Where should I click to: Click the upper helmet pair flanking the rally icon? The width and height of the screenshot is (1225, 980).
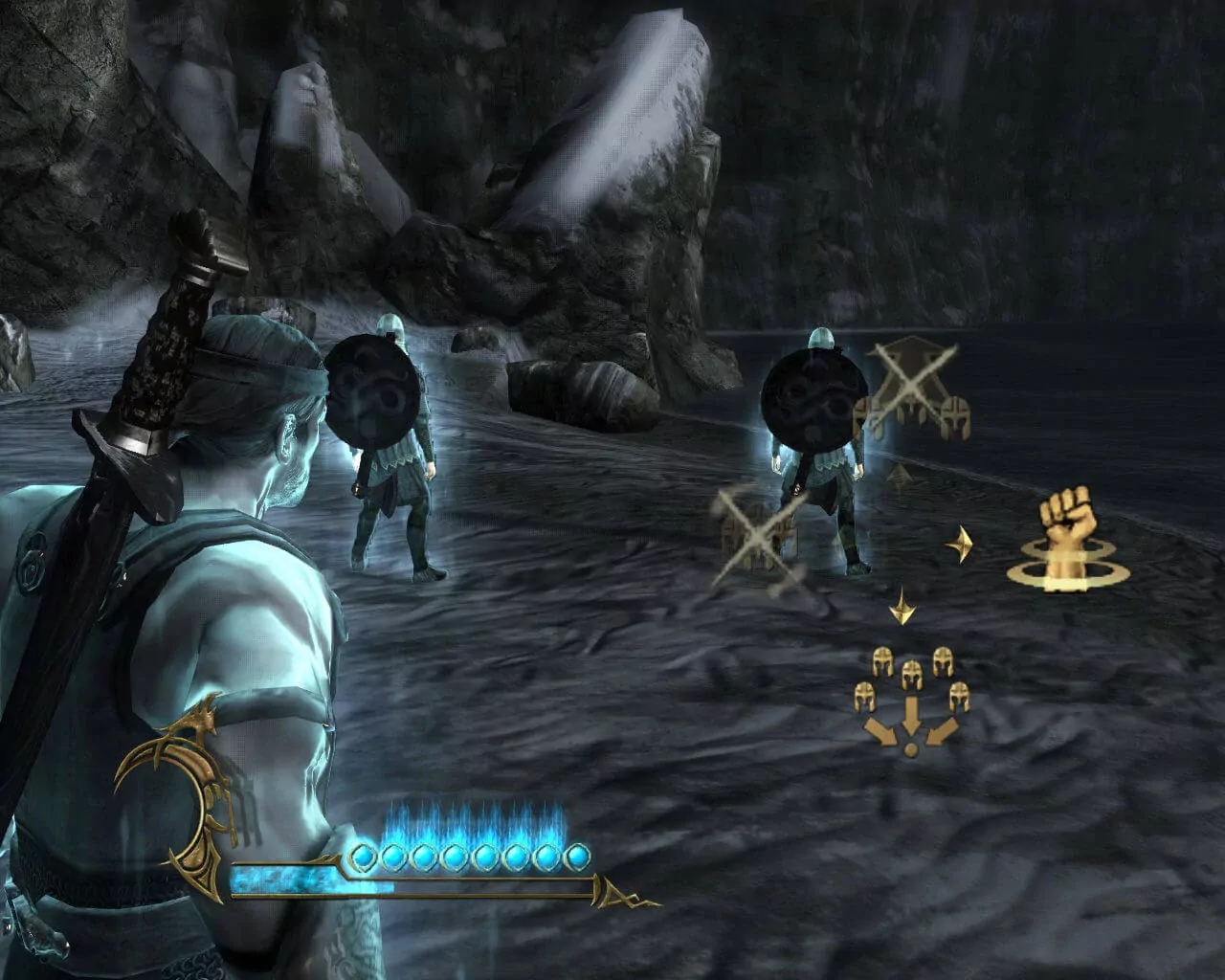(x=882, y=662)
